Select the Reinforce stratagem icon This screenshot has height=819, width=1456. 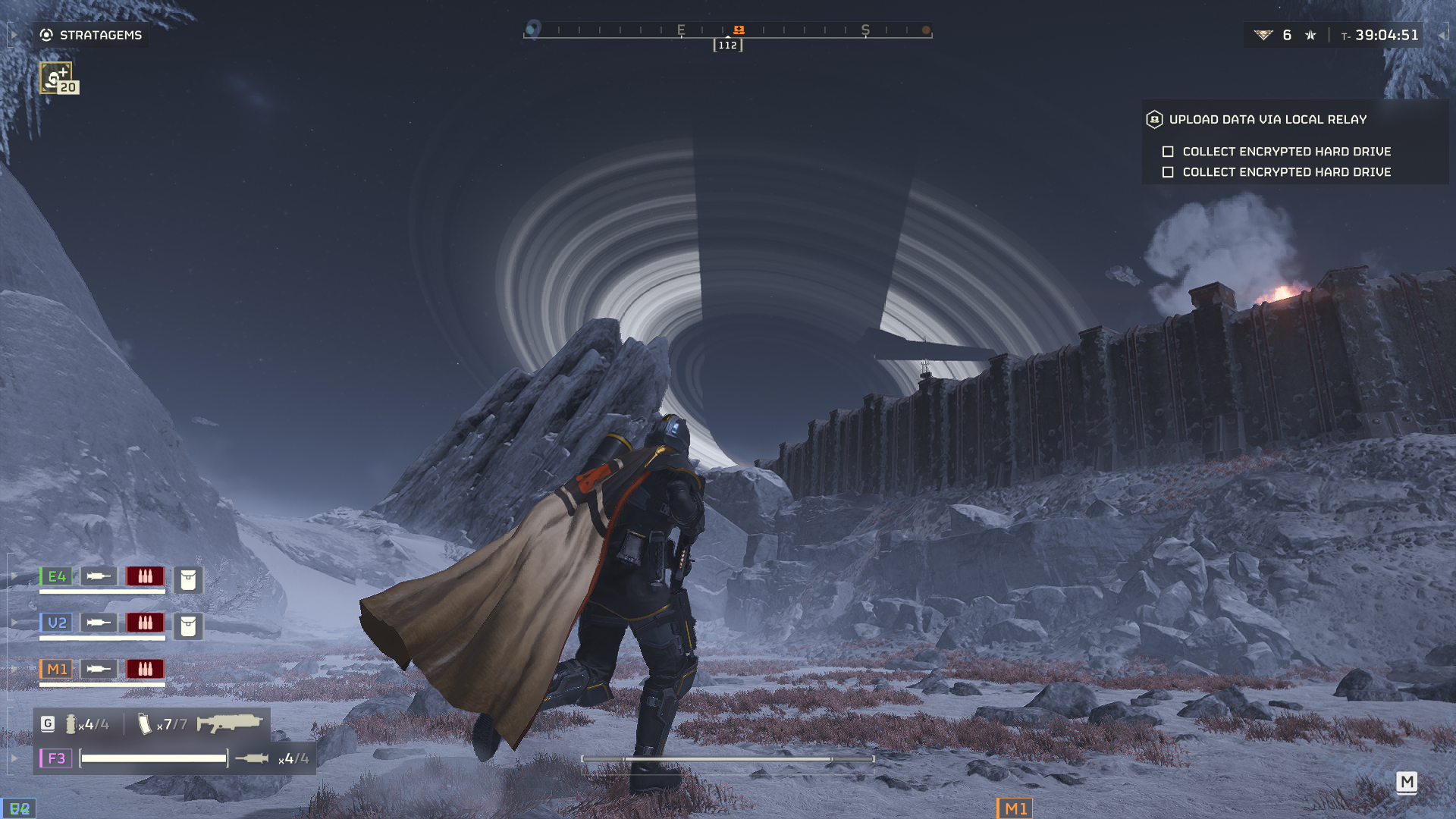click(56, 77)
